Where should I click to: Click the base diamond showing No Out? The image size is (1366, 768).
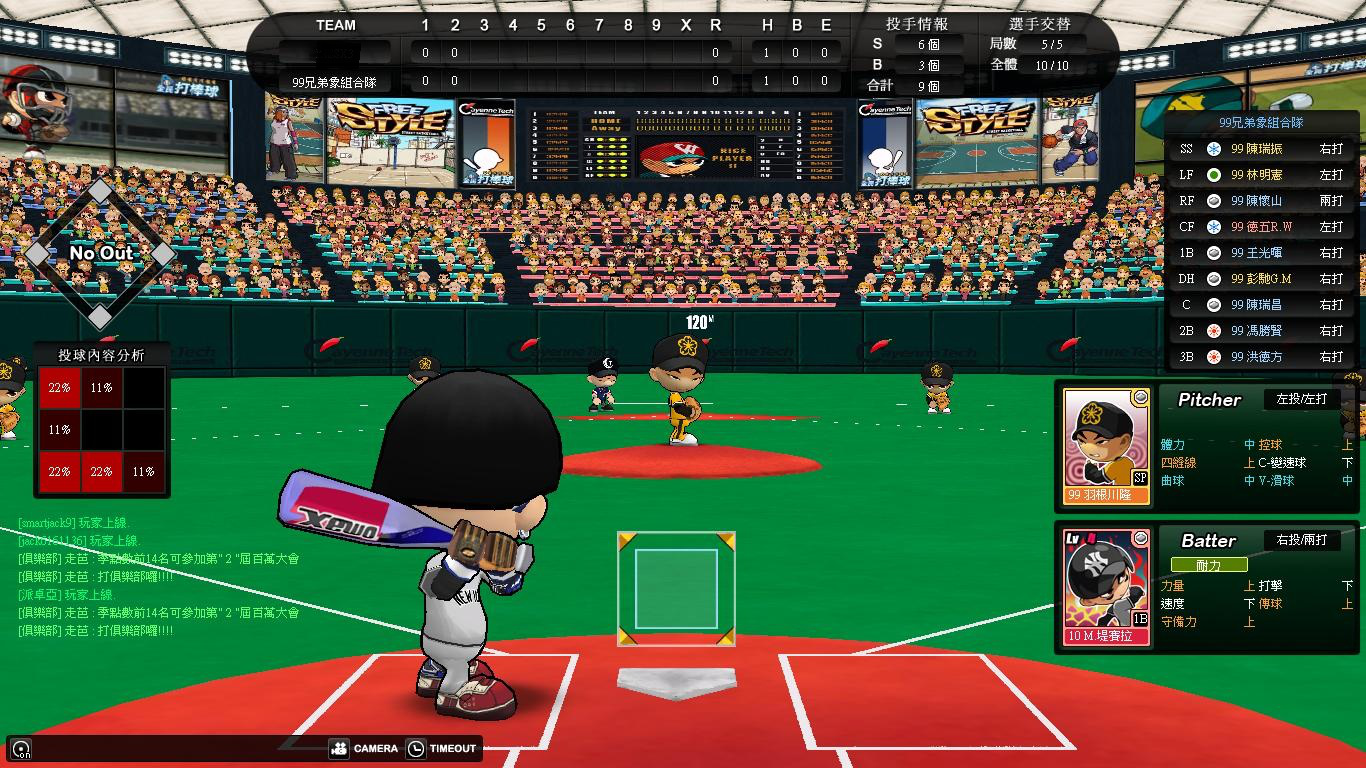click(x=100, y=253)
